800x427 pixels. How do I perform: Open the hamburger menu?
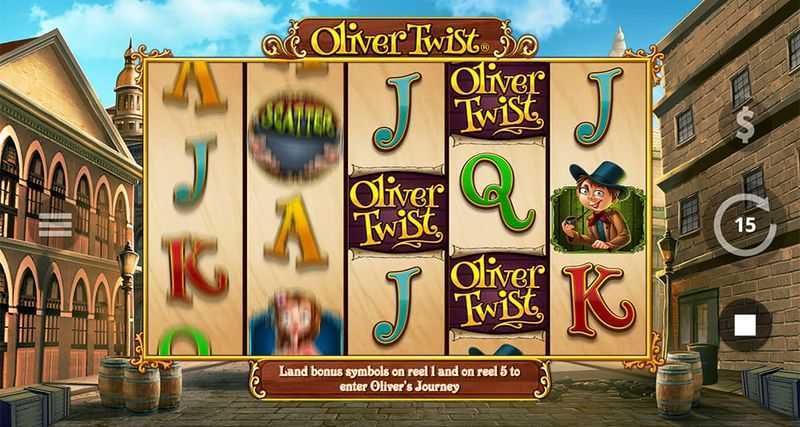pos(55,225)
